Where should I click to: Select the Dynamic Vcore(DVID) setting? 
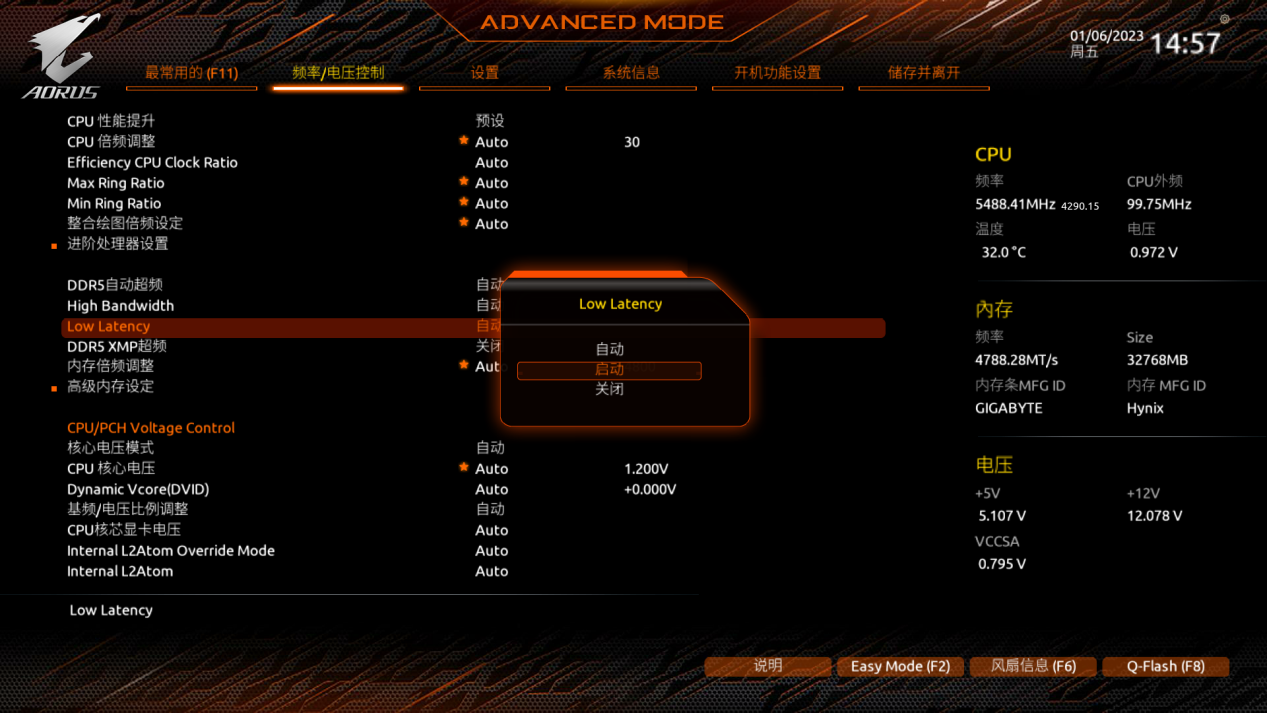(138, 489)
